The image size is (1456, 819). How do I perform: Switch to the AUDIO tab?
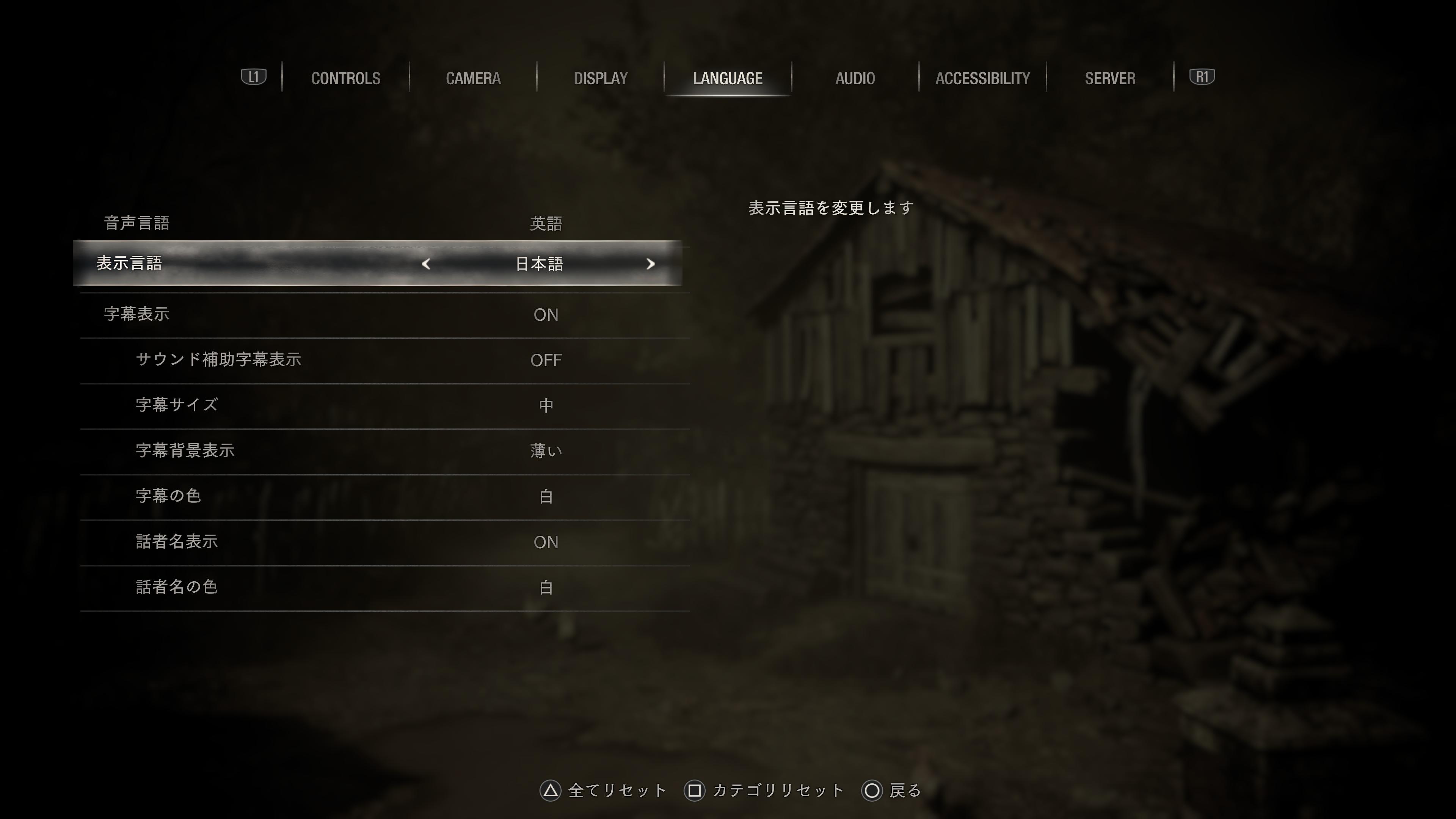[855, 78]
